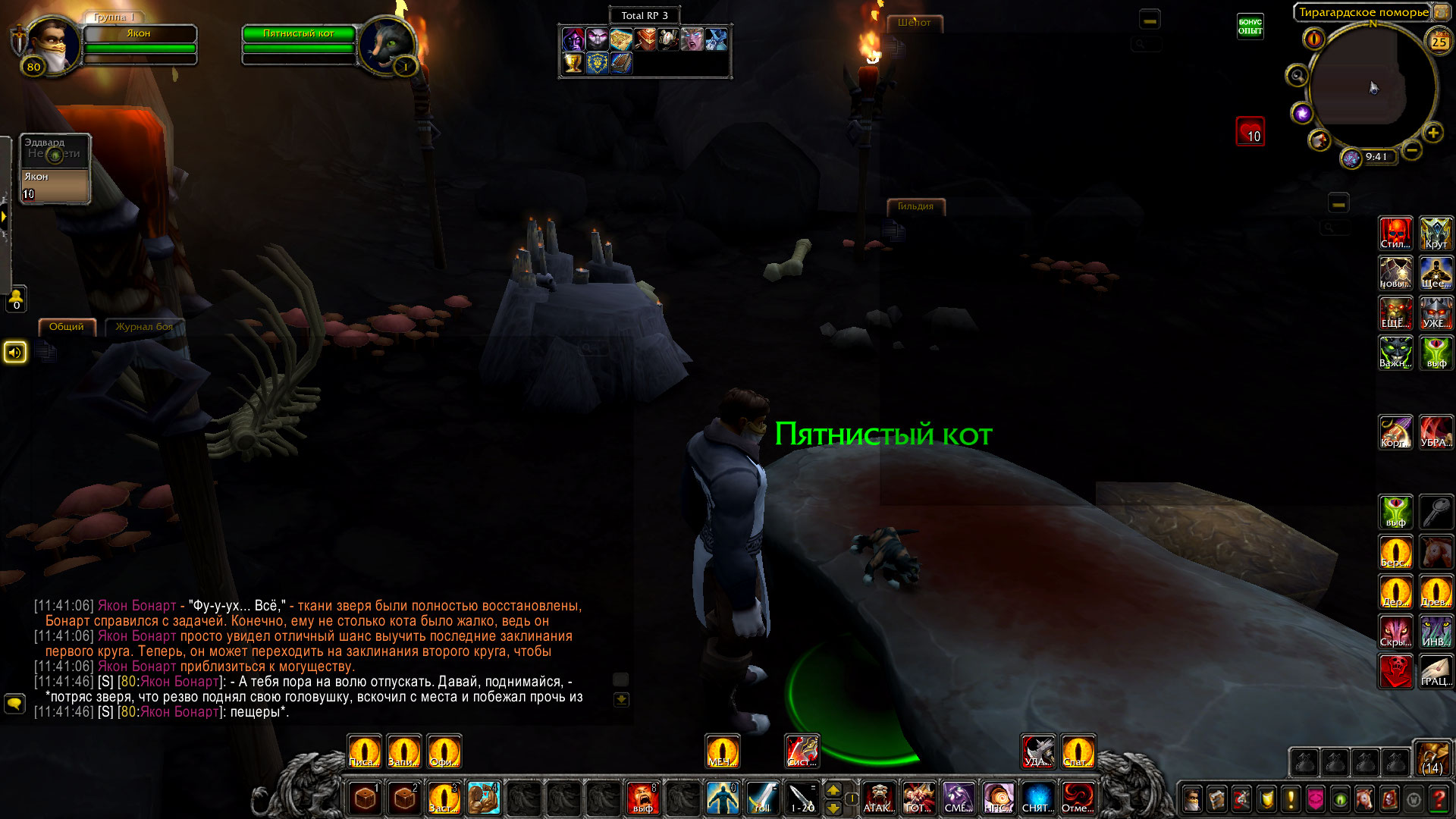
Task: Click the green "Бонус опыт" button
Action: pyautogui.click(x=1250, y=27)
